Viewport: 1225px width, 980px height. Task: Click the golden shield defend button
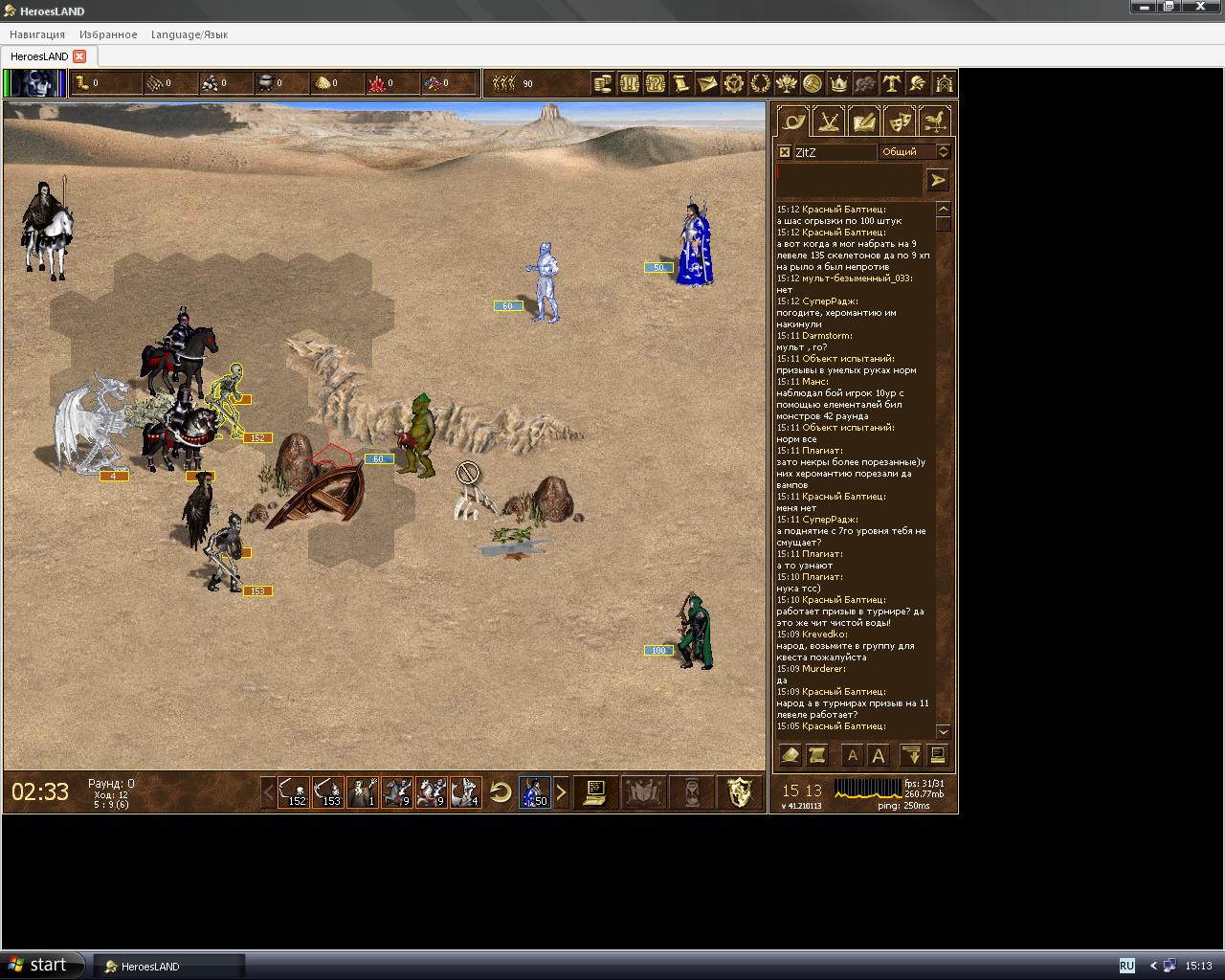coord(740,792)
